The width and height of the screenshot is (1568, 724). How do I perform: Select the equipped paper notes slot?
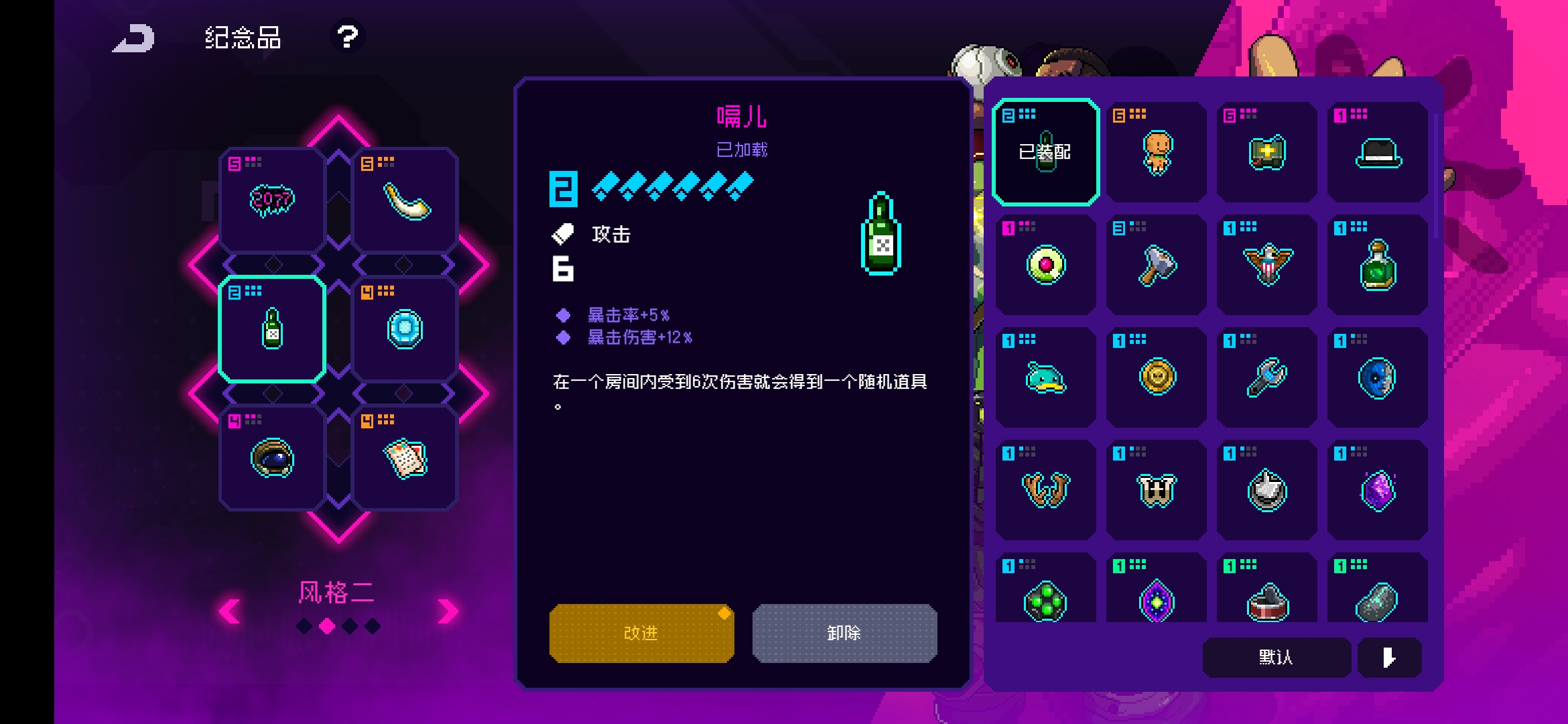click(x=405, y=458)
